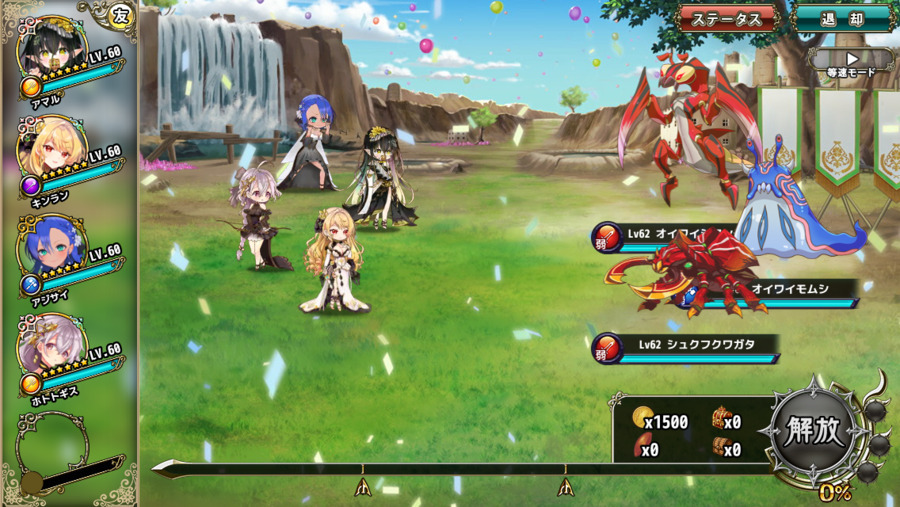Click the 退却 retreat button
900x507 pixels.
(x=841, y=18)
